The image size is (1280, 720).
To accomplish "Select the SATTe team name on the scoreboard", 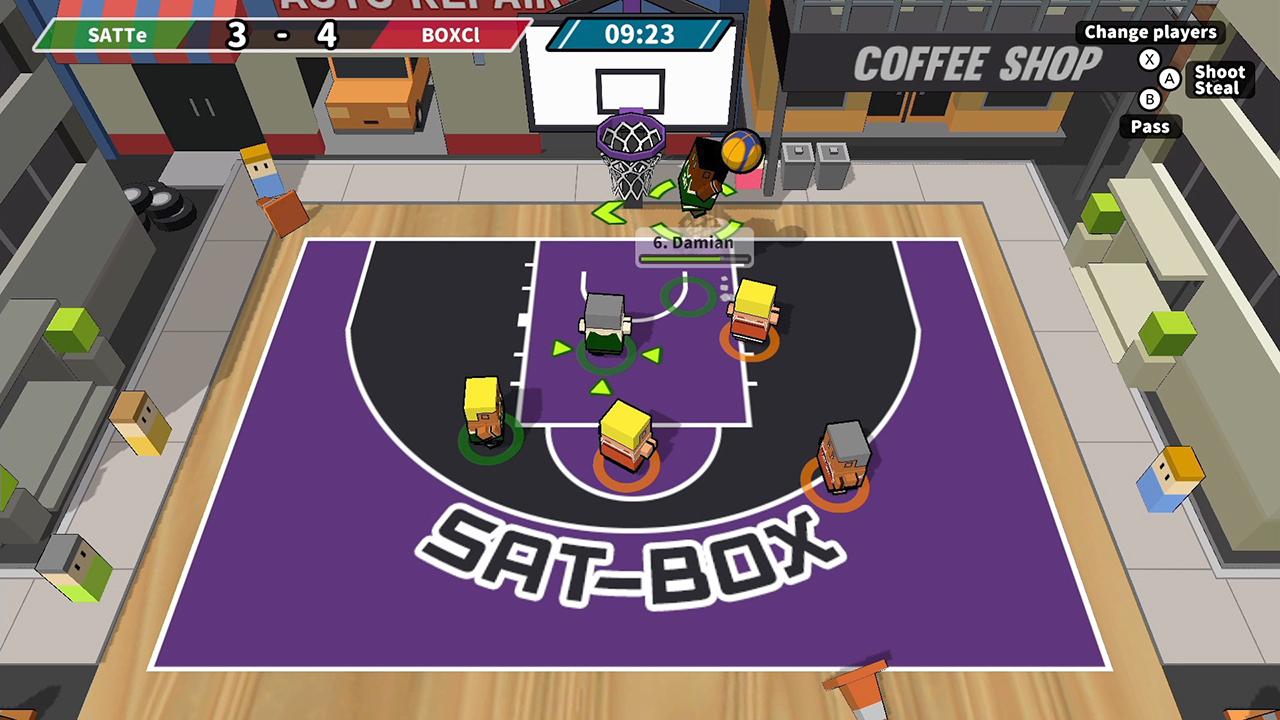I will coord(118,34).
